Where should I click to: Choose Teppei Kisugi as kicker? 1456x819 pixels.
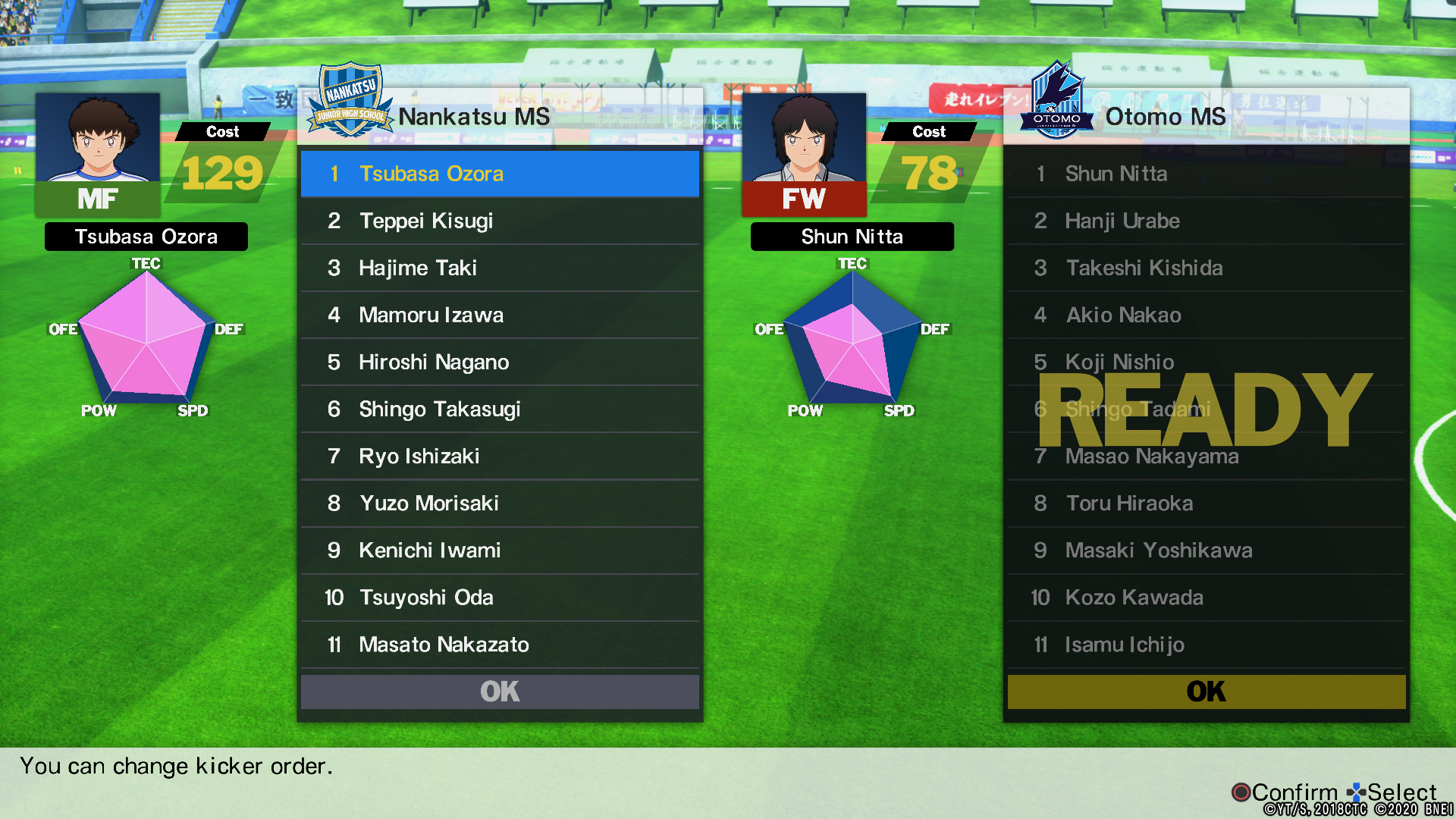tap(500, 221)
